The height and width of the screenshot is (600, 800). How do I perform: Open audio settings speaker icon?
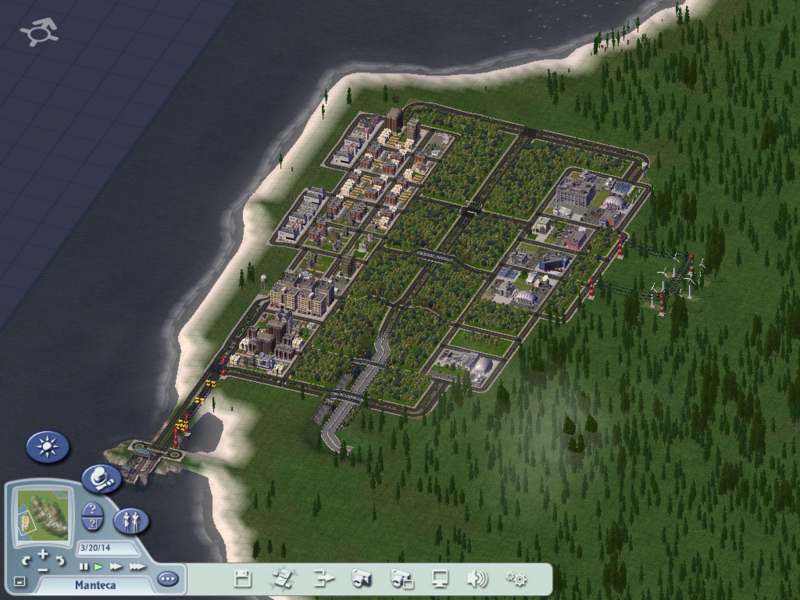(x=478, y=578)
